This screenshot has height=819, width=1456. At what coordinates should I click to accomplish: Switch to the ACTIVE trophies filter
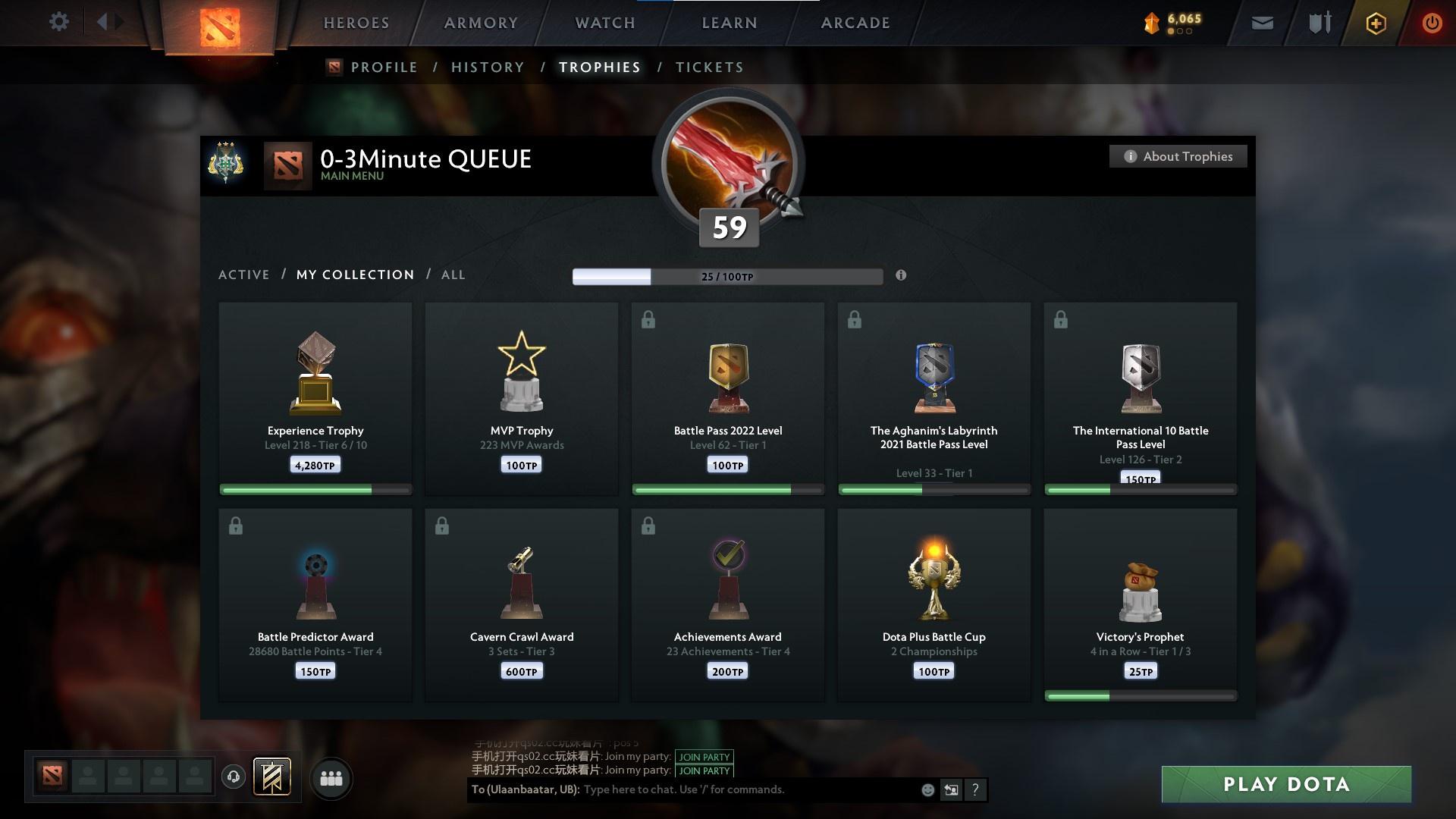click(x=244, y=275)
